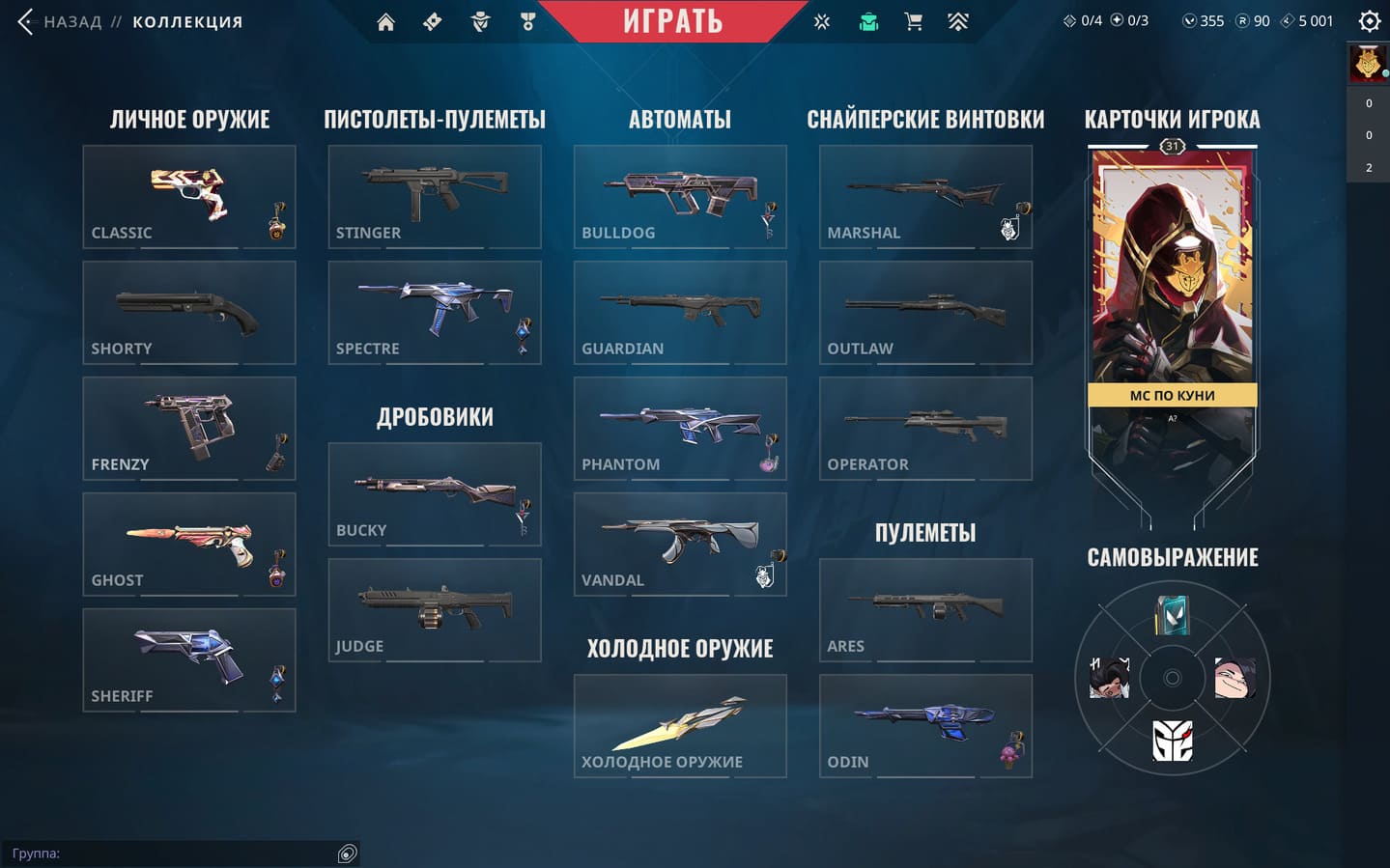Start a match with the Играть button

click(672, 21)
